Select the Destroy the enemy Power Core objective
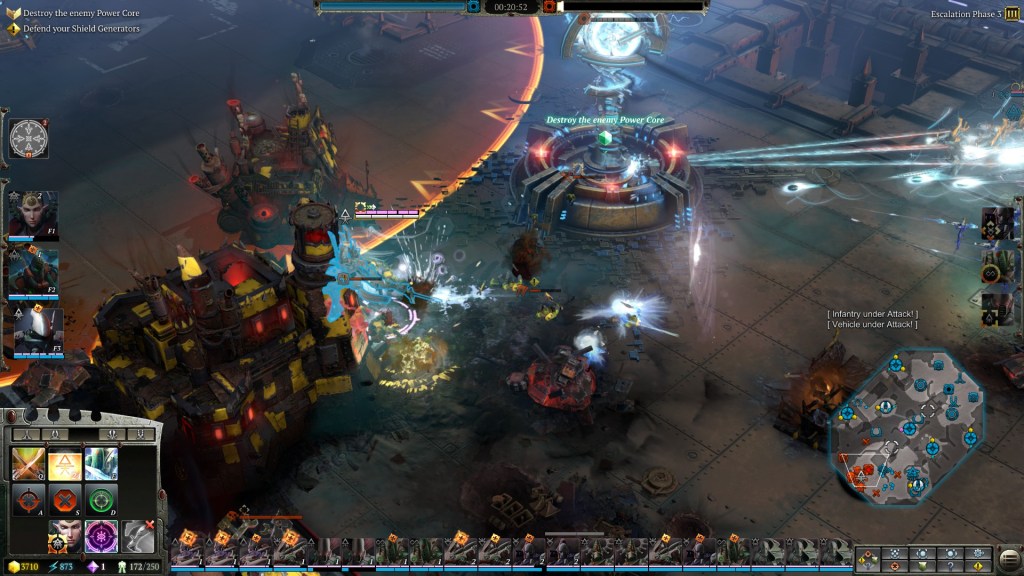This screenshot has height=576, width=1024. coord(82,13)
